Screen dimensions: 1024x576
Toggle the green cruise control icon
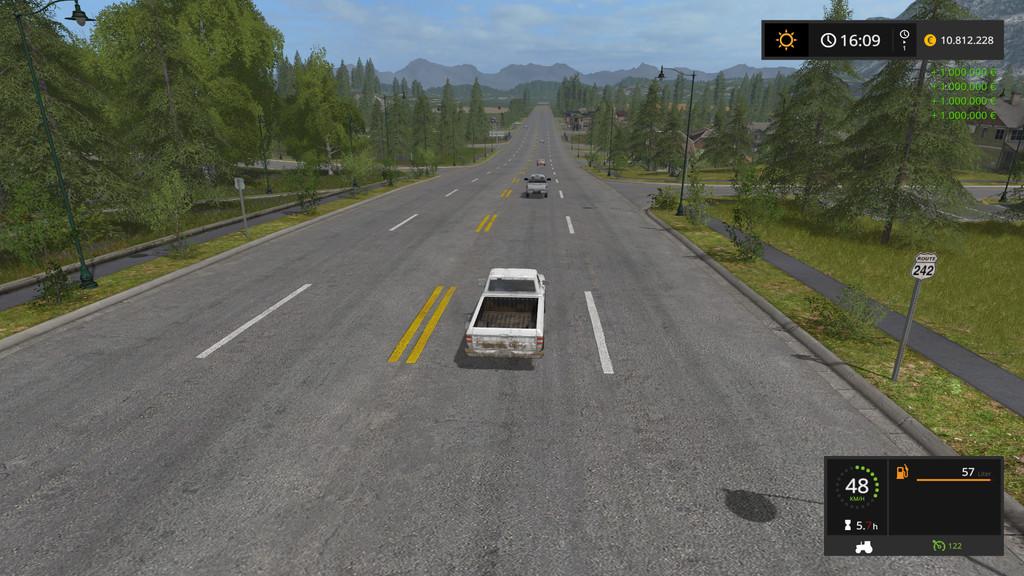point(937,545)
